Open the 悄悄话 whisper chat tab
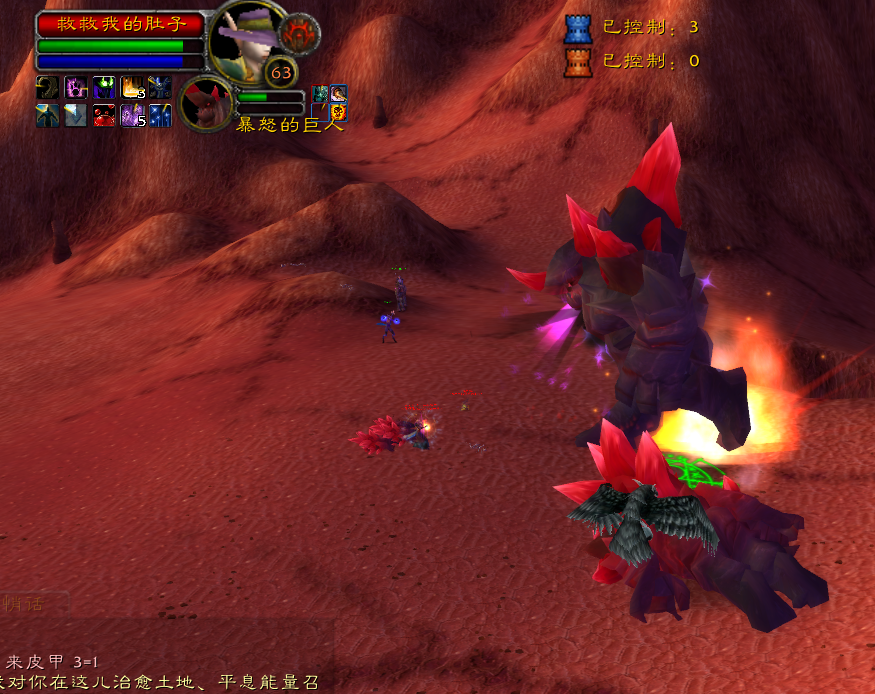 pyautogui.click(x=30, y=603)
